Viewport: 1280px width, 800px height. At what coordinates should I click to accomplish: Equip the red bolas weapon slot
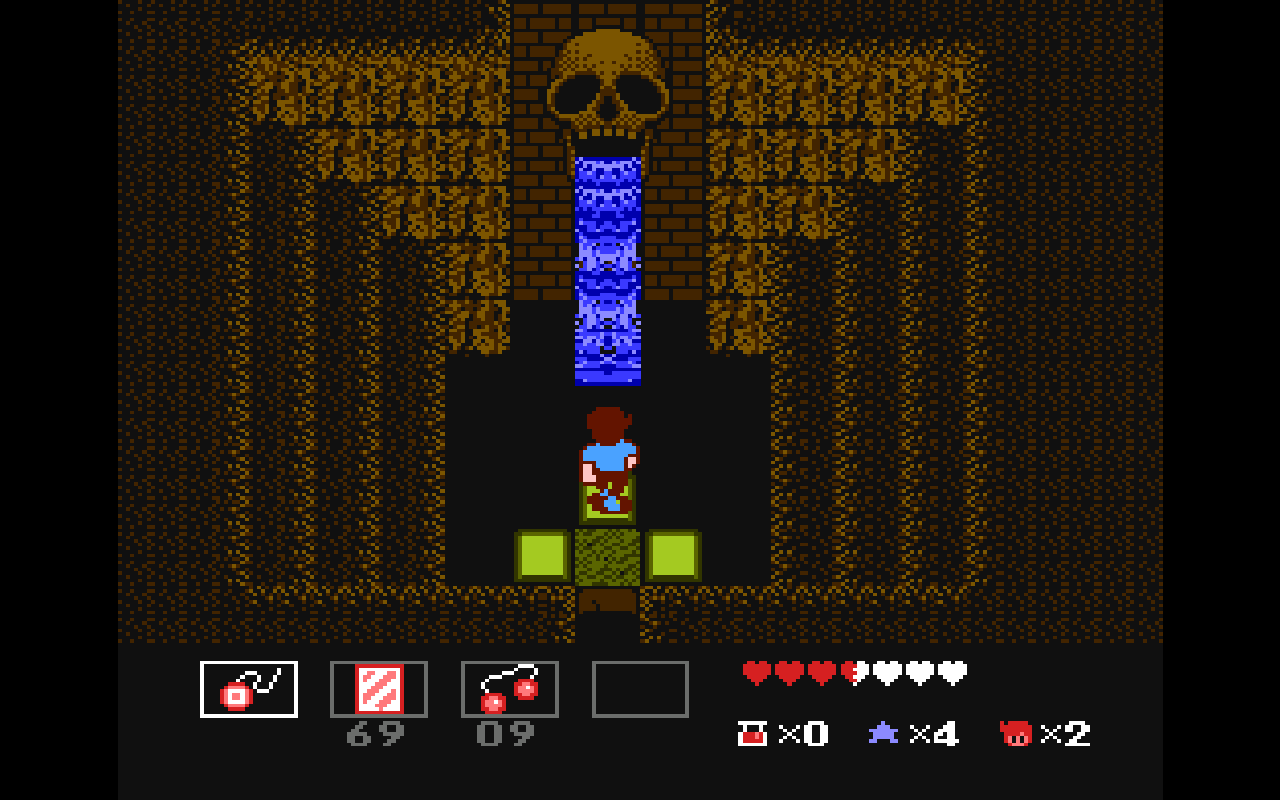(510, 689)
